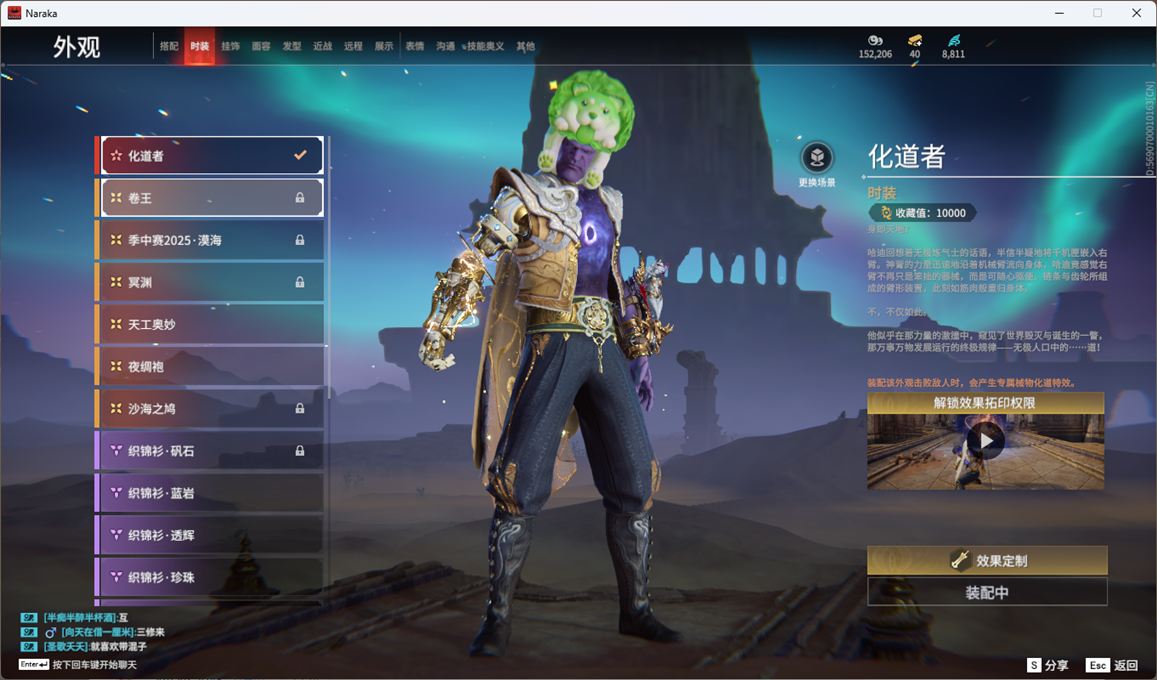The height and width of the screenshot is (680, 1157).
Task: Choose the 织锦衫·蓝岩 outfit
Action: [211, 493]
